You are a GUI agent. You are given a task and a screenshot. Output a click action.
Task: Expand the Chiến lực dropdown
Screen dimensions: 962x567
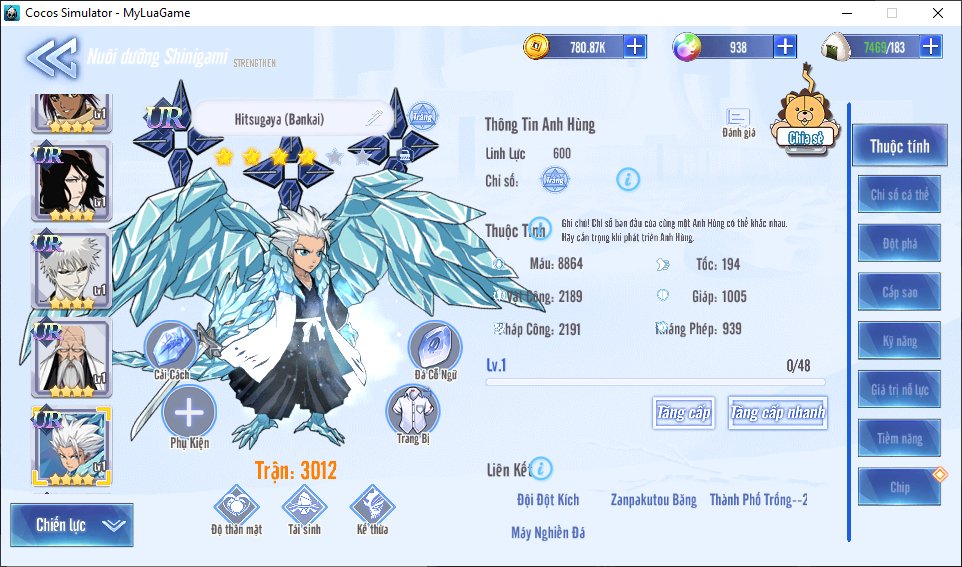tap(71, 525)
